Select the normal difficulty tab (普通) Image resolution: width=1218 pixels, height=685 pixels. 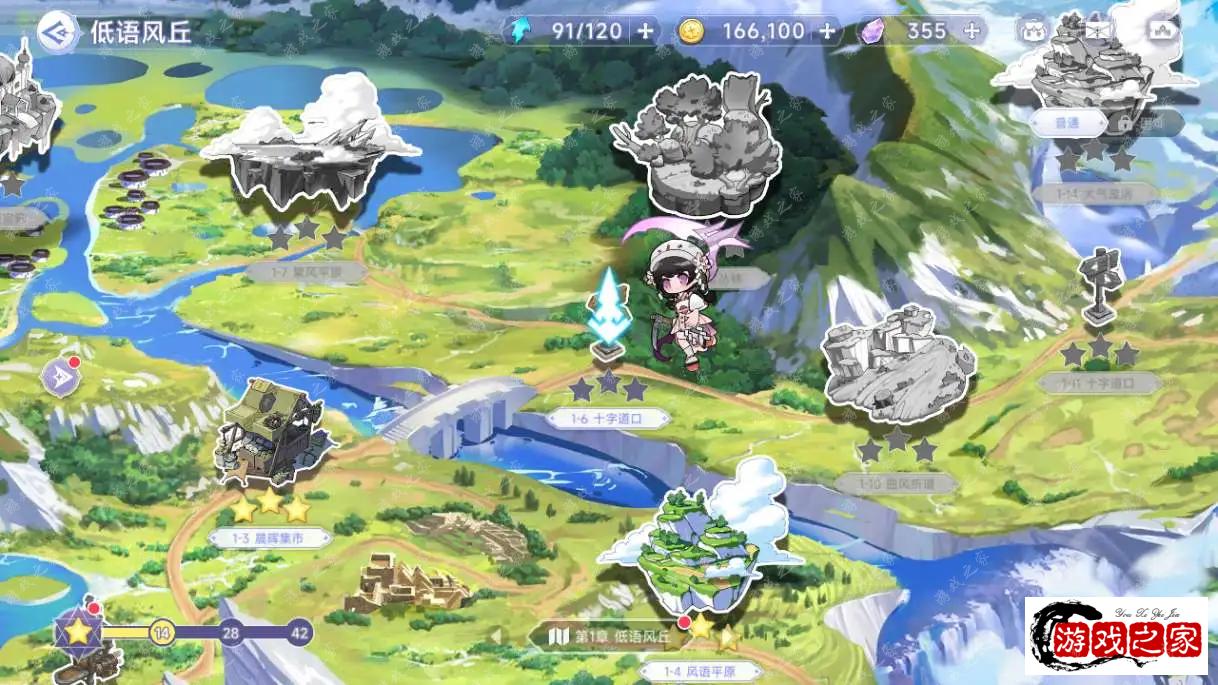pos(1068,123)
